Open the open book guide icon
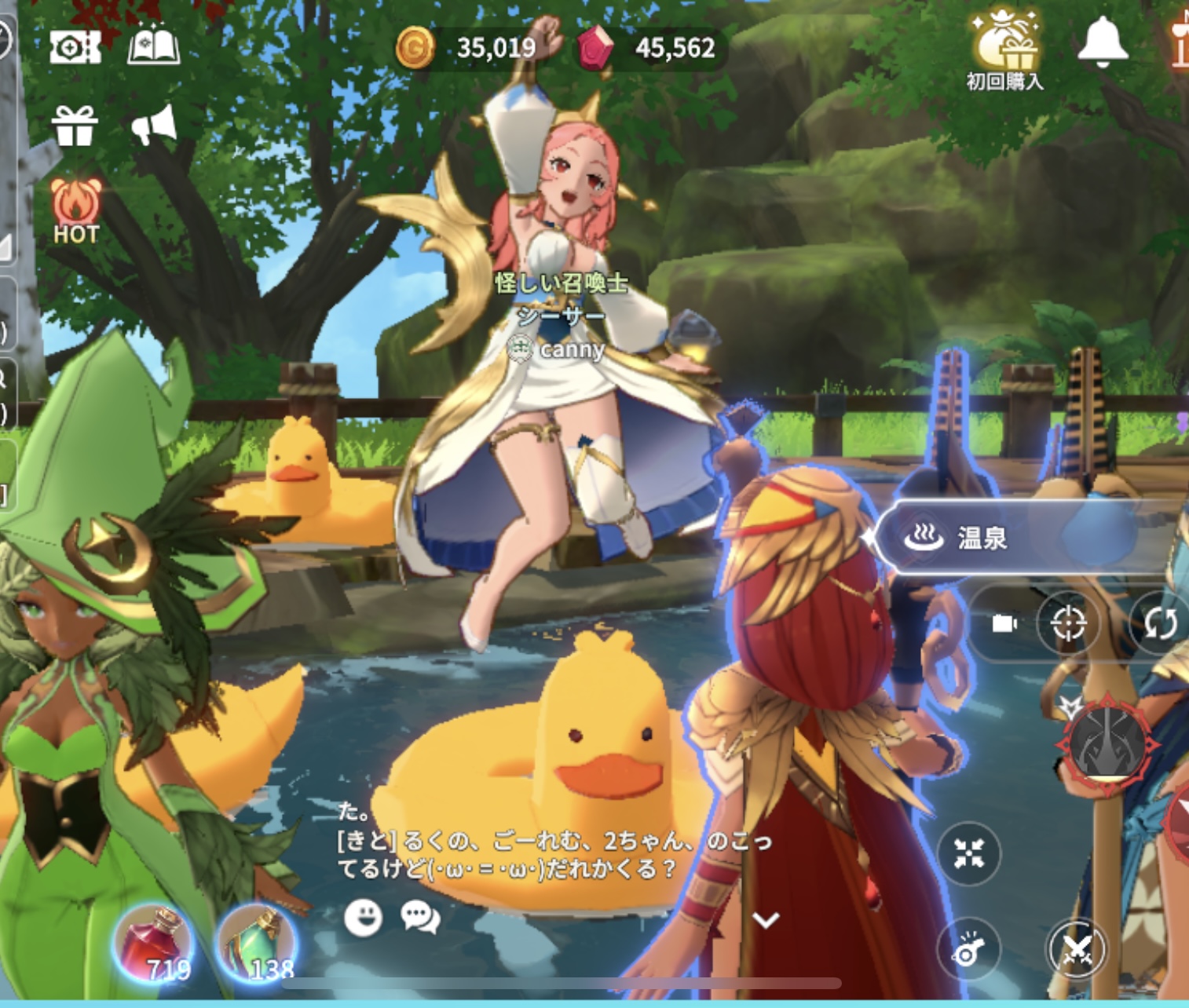 click(154, 47)
